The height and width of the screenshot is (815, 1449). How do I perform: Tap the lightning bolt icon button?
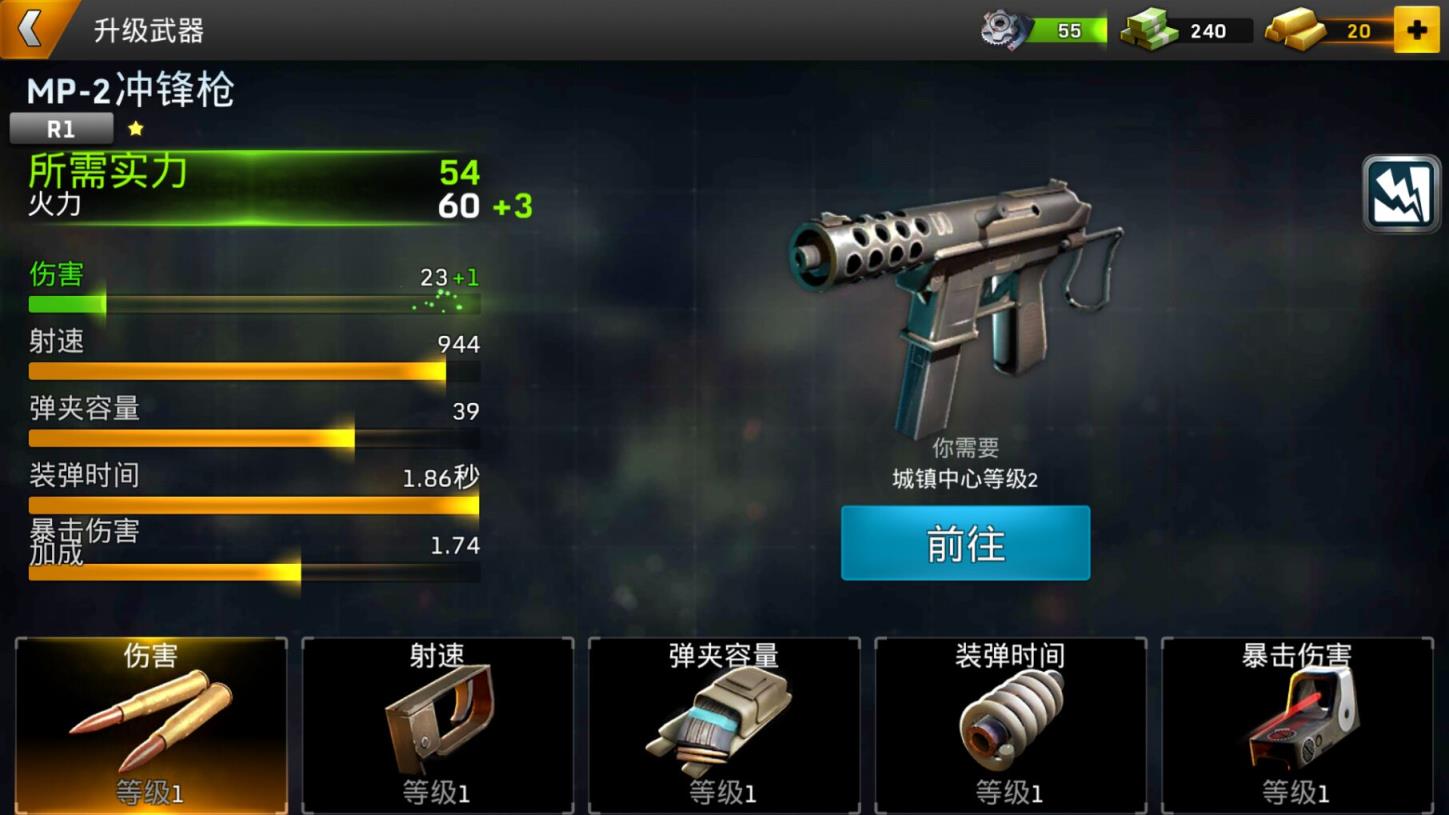[x=1400, y=194]
